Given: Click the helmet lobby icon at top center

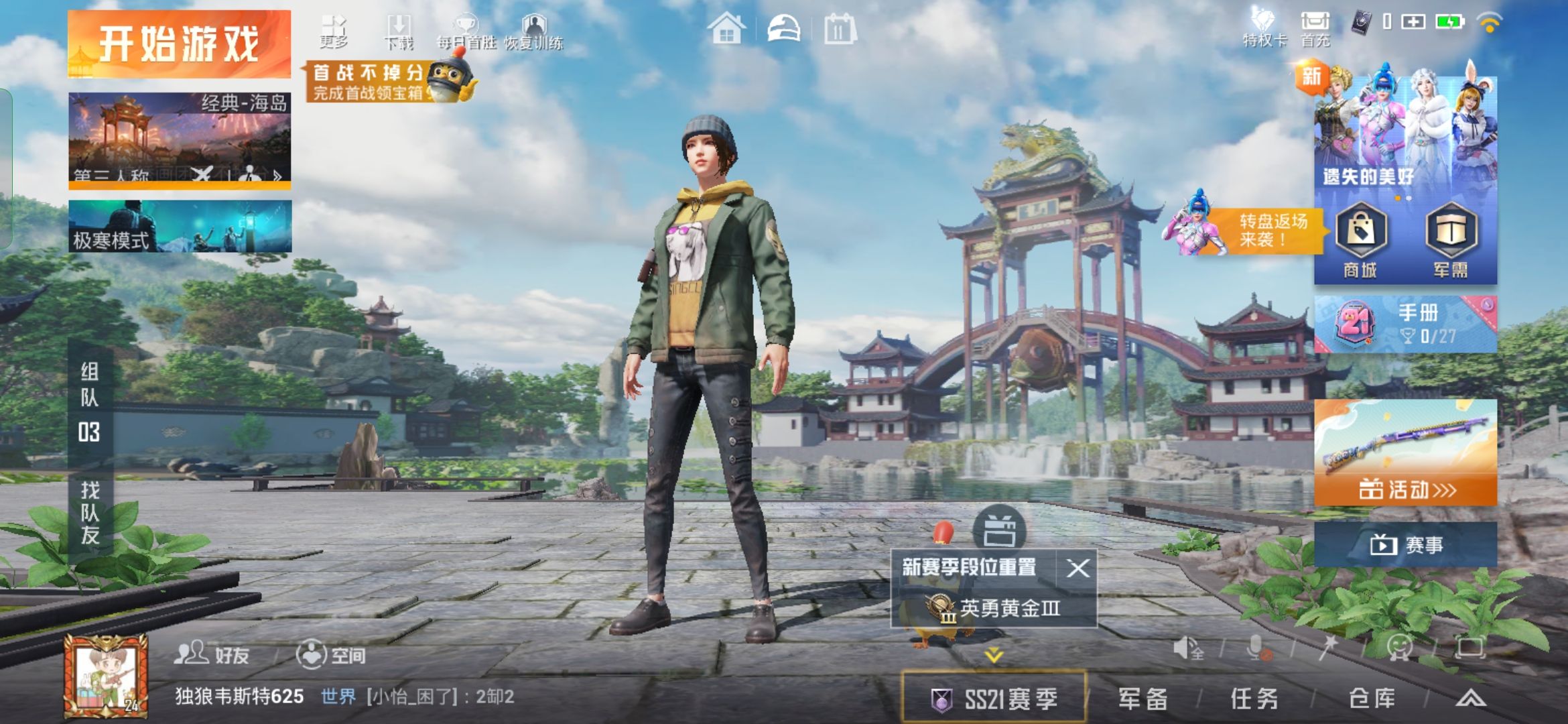Looking at the screenshot, I should pyautogui.click(x=785, y=28).
